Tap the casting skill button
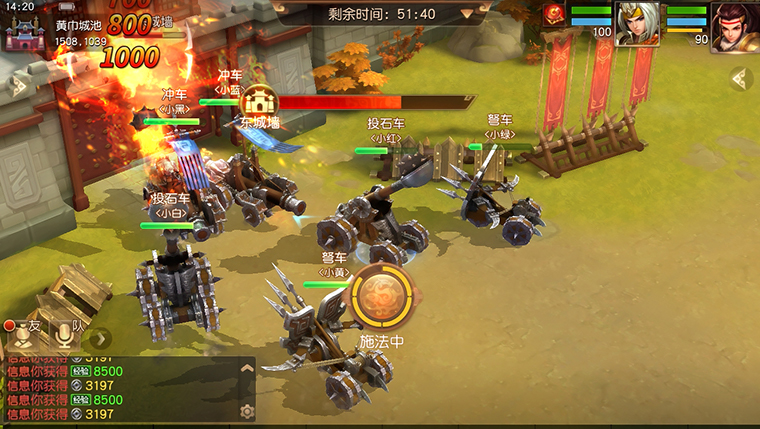This screenshot has width=760, height=429. coord(381,298)
